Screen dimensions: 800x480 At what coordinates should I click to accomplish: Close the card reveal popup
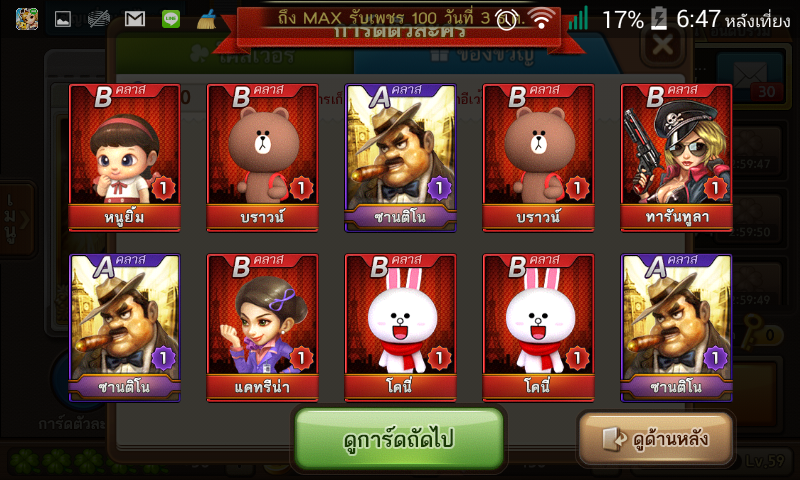click(x=661, y=46)
